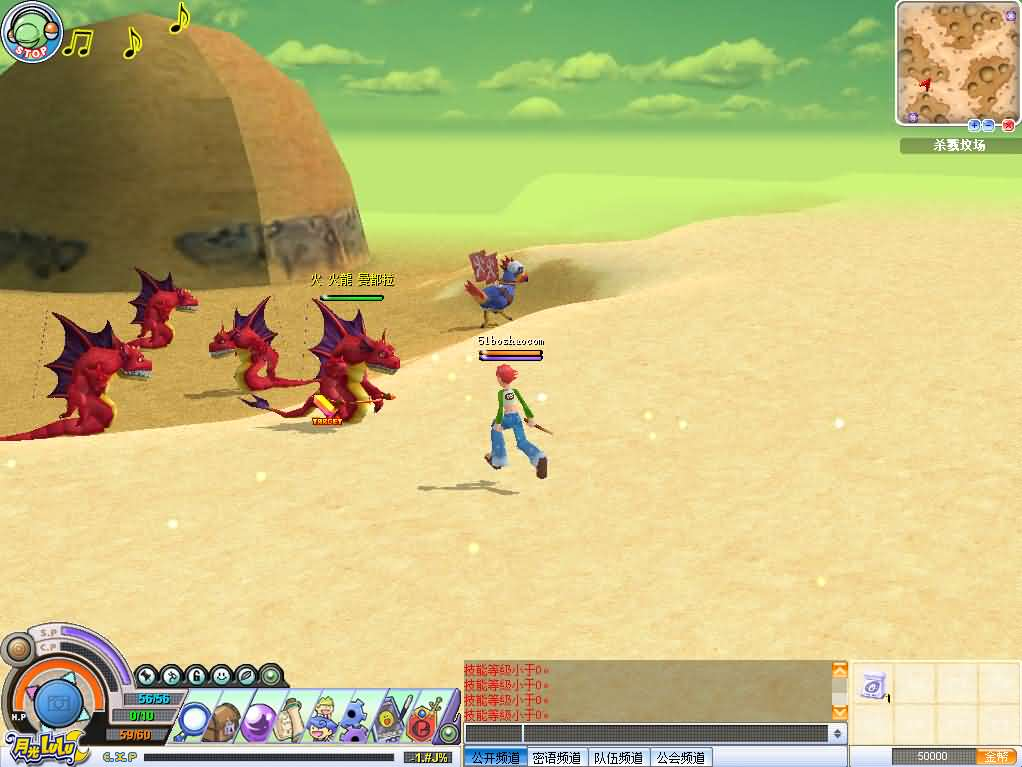Zoom in the minimap with plus button
Image resolution: width=1022 pixels, height=767 pixels.
tap(974, 125)
